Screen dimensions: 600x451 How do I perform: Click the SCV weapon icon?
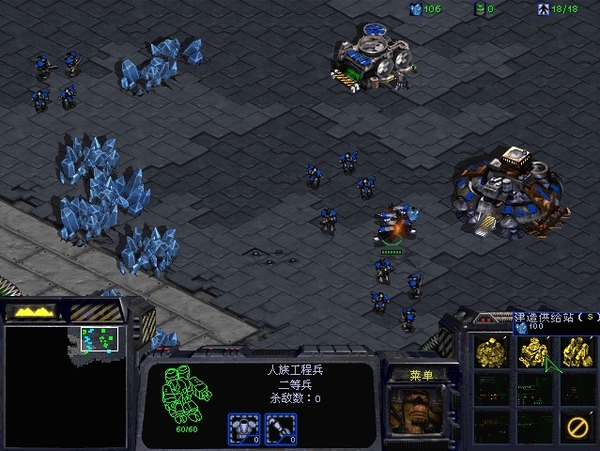(x=281, y=427)
